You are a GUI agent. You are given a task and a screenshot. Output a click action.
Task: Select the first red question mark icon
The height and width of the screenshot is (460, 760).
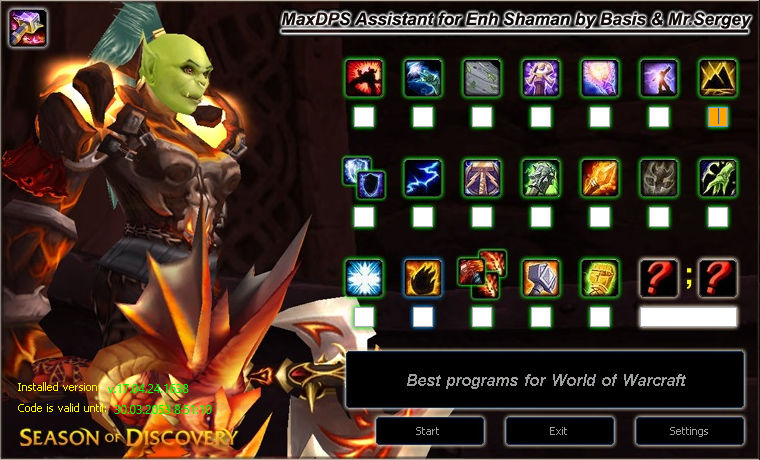pos(659,277)
